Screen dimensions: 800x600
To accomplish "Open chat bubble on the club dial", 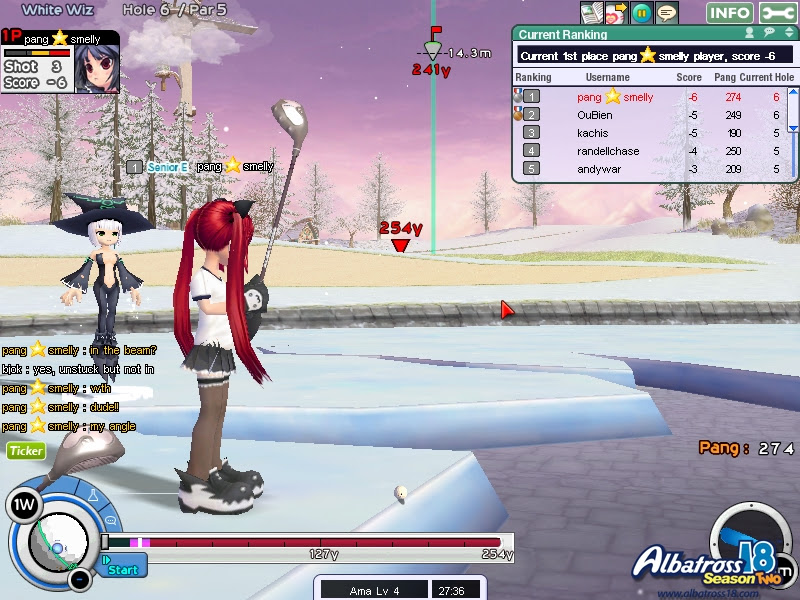I will pos(109,520).
